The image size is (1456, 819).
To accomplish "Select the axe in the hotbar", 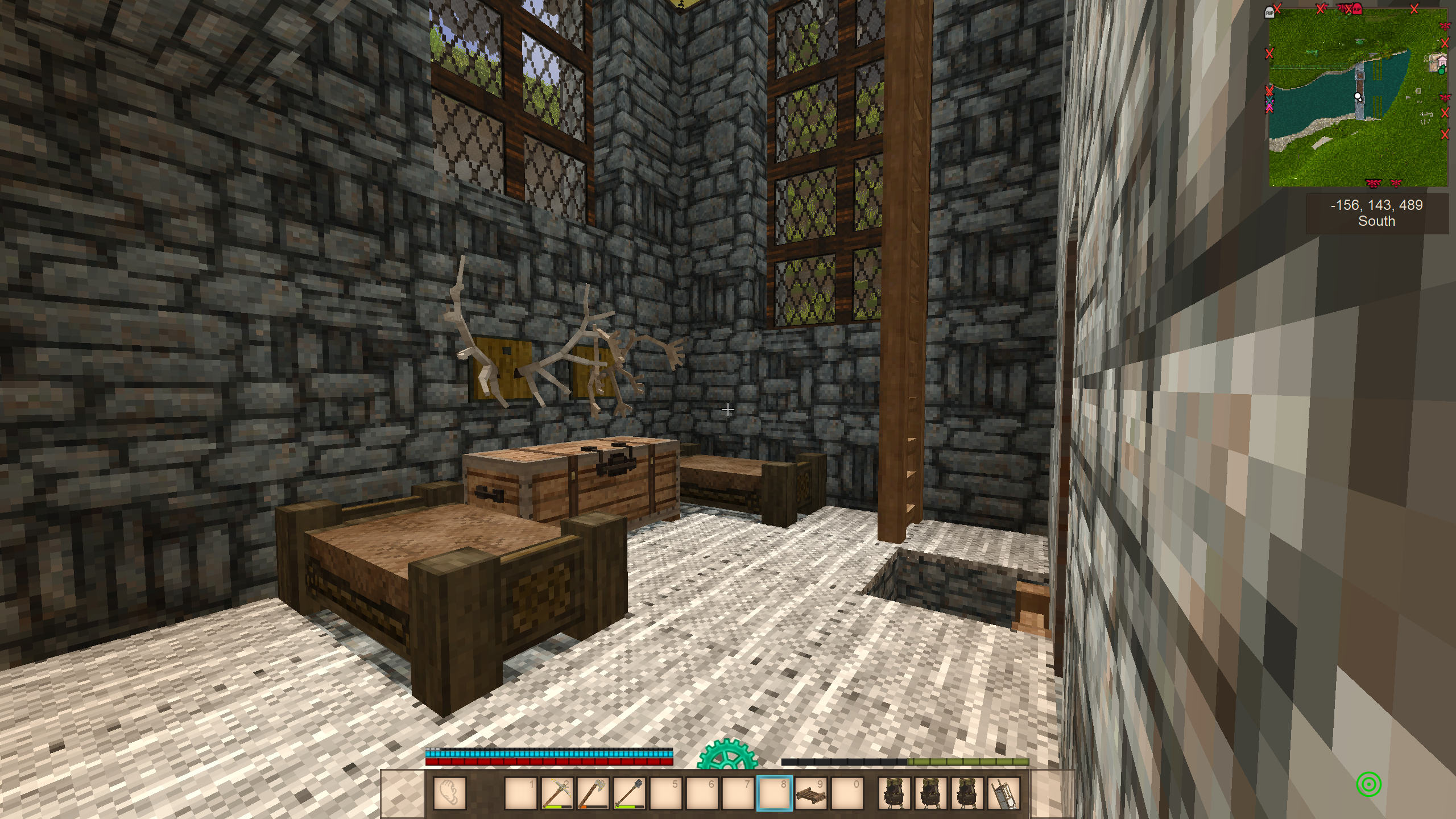I will tap(593, 793).
